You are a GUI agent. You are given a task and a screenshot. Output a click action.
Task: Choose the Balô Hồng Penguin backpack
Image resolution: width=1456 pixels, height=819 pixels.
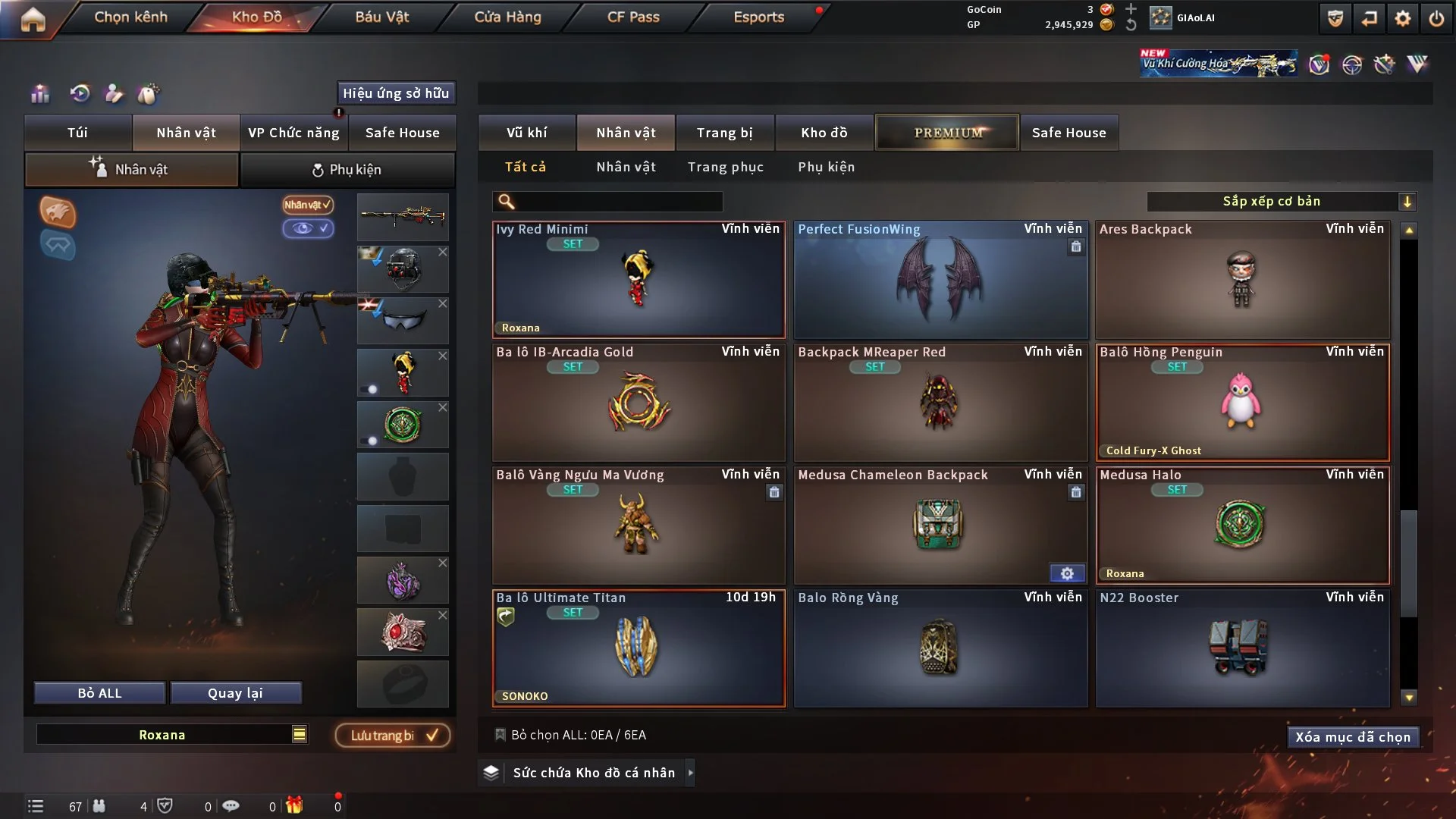pos(1242,403)
